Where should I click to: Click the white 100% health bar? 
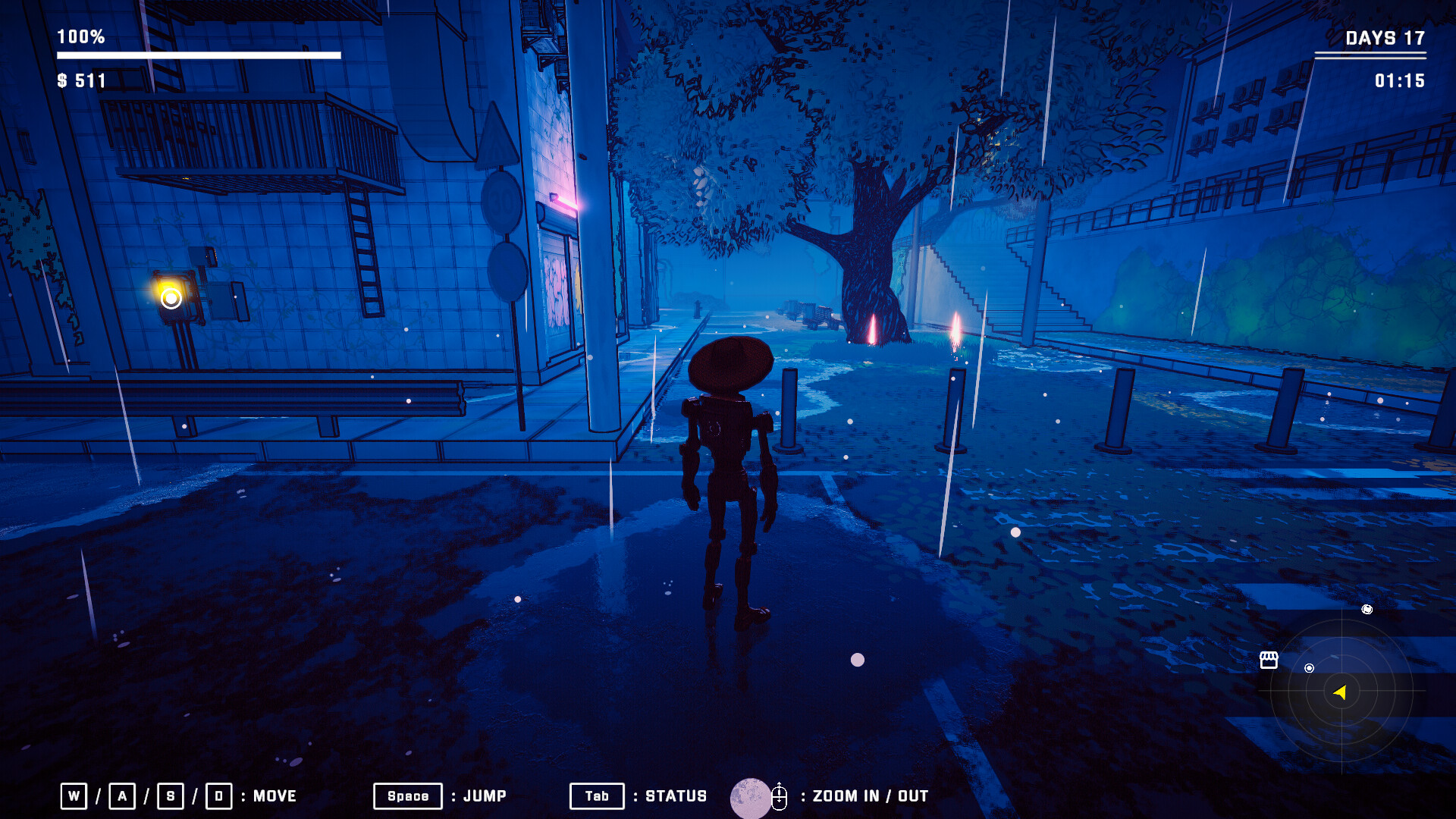tap(197, 55)
